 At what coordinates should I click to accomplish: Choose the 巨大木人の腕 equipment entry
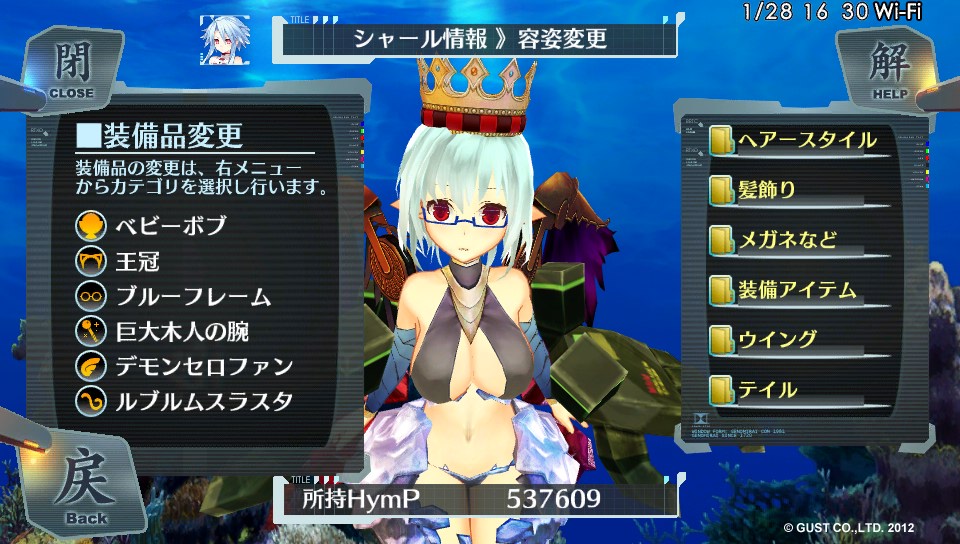click(178, 331)
